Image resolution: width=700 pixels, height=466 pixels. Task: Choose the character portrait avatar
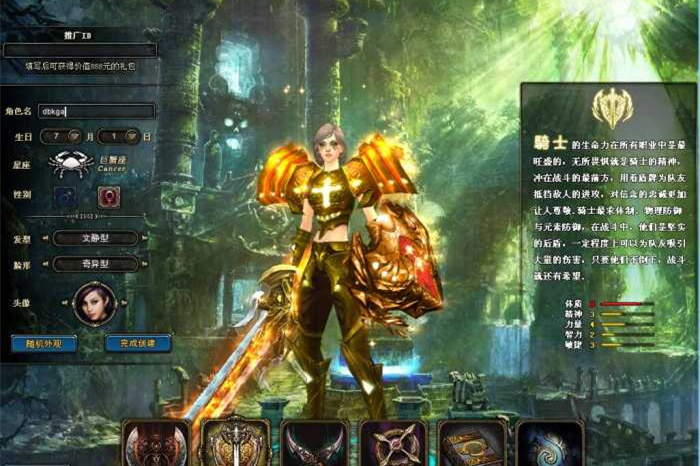94,303
